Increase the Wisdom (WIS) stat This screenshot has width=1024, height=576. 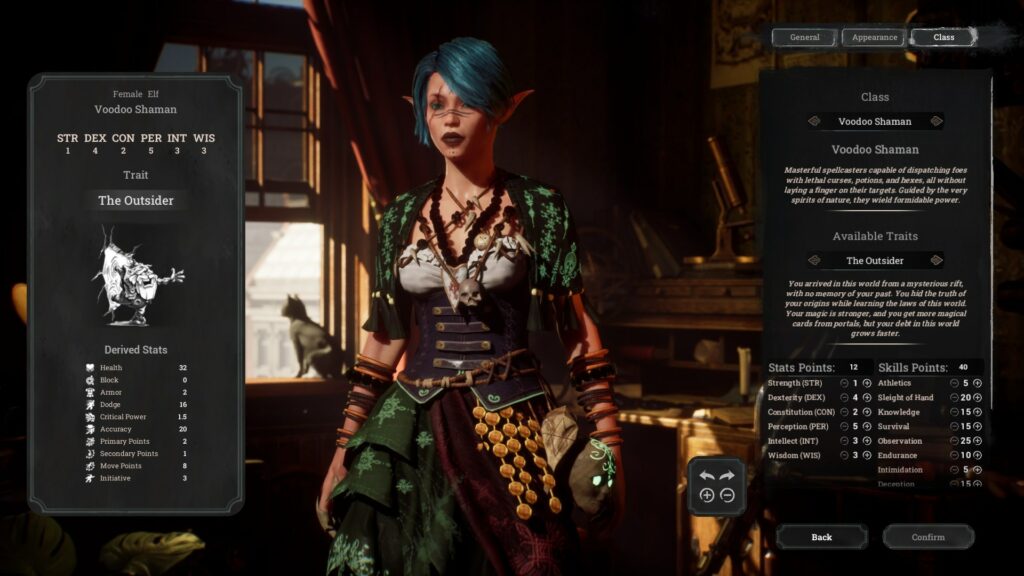866,455
